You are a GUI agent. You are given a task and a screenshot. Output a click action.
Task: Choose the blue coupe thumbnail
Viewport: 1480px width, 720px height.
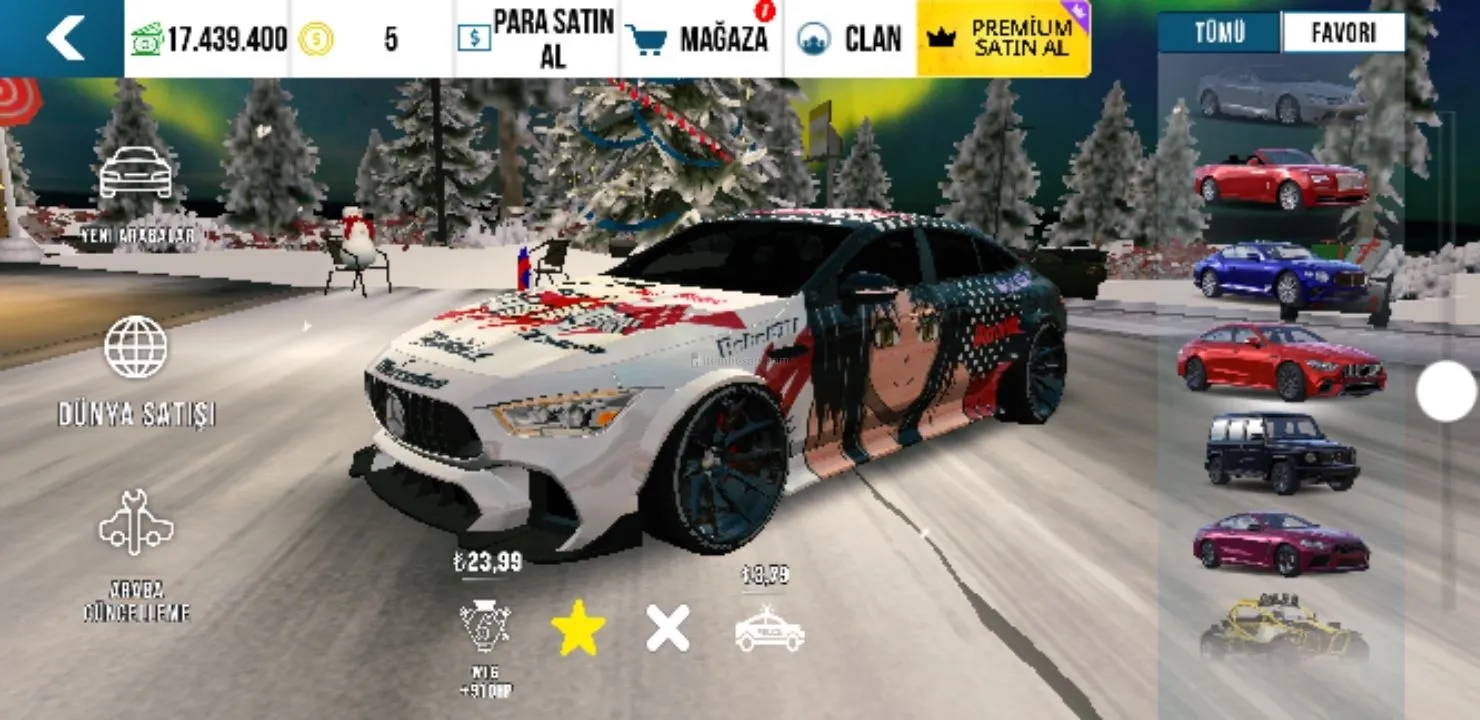pyautogui.click(x=1279, y=272)
